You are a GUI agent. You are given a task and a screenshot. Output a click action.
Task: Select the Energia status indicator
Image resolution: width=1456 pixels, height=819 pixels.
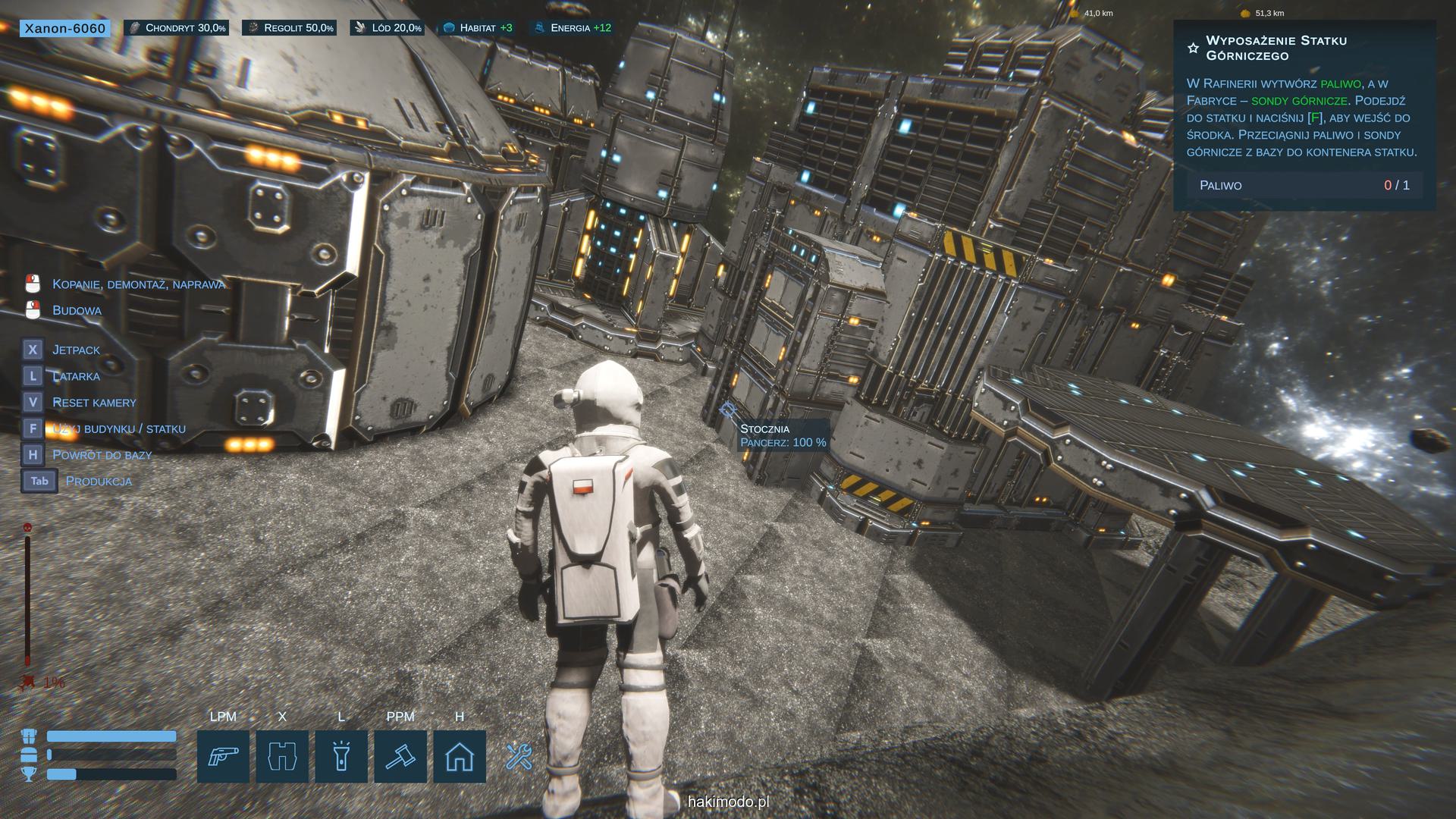pos(573,28)
